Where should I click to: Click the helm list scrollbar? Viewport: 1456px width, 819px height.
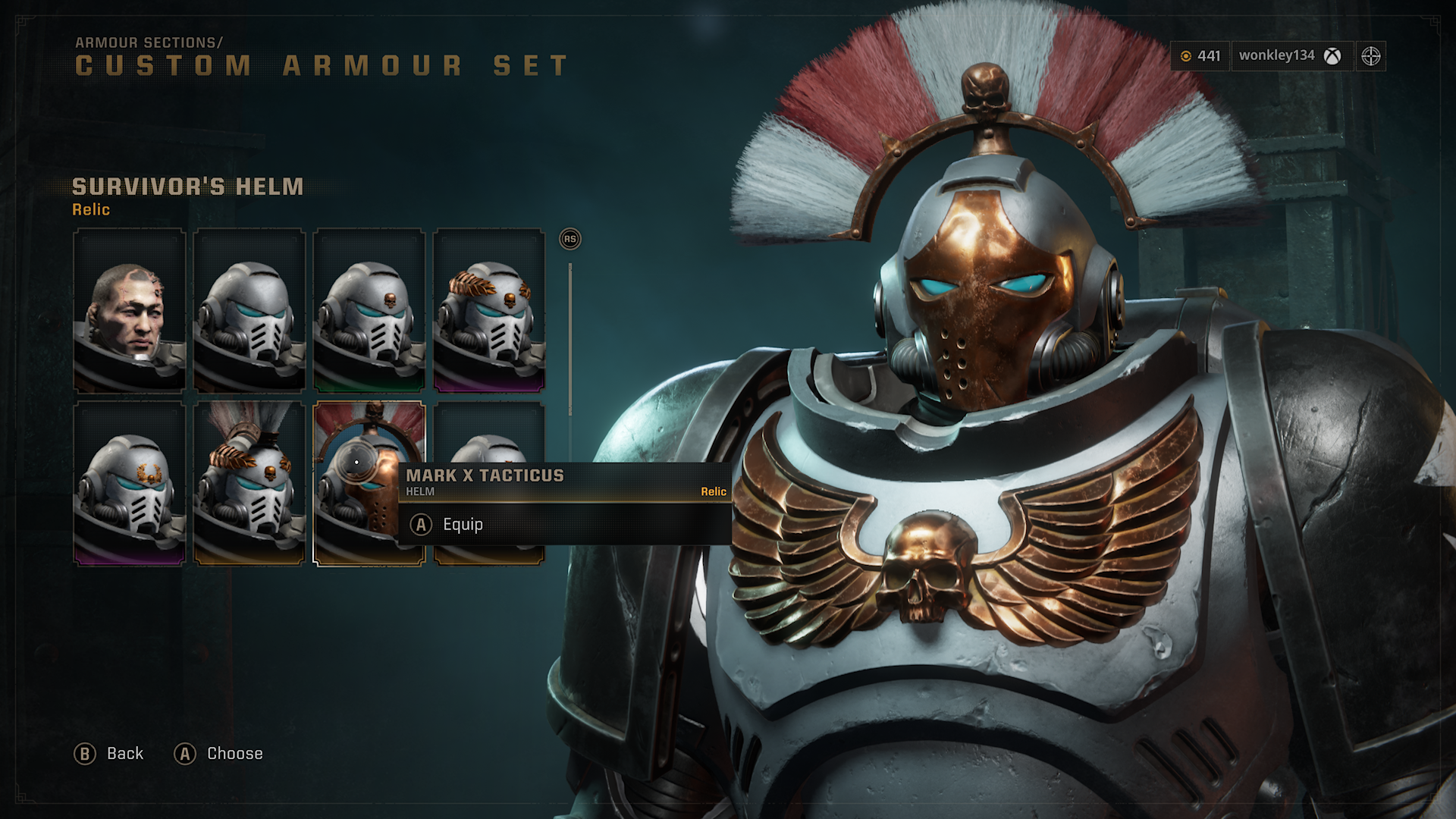pos(570,338)
